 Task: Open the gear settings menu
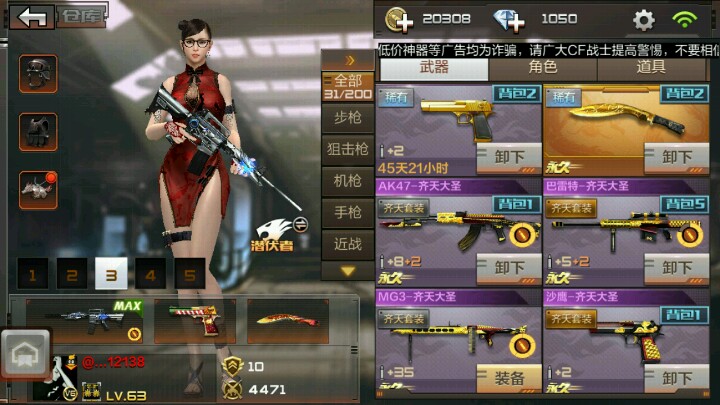644,19
